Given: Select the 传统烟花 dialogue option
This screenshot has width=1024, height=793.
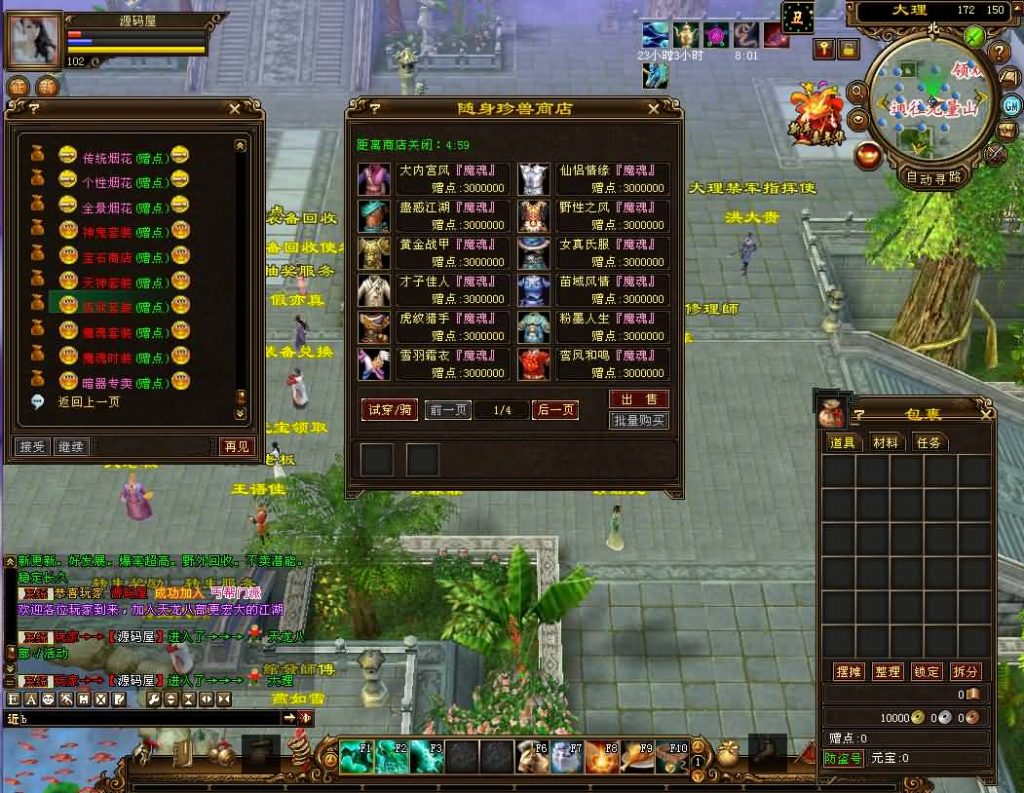Looking at the screenshot, I should [x=109, y=157].
